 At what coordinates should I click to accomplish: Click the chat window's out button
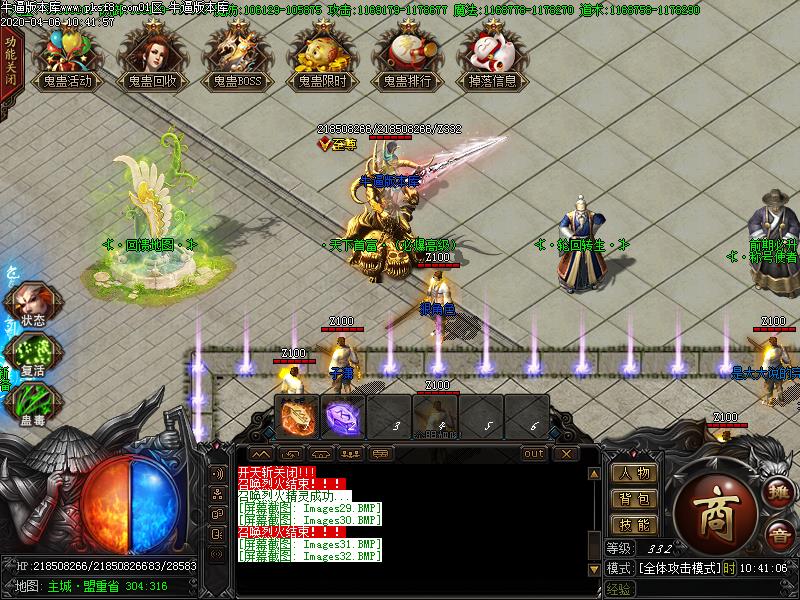(x=534, y=454)
